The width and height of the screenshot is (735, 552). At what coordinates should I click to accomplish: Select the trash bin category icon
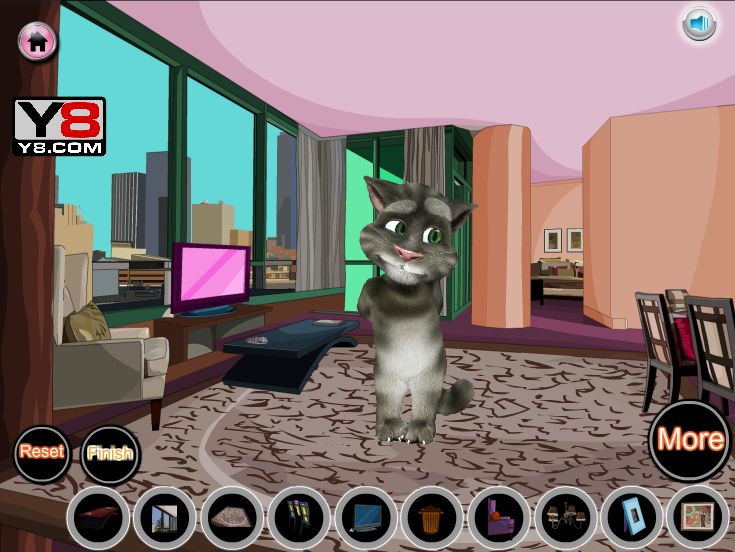pyautogui.click(x=432, y=518)
